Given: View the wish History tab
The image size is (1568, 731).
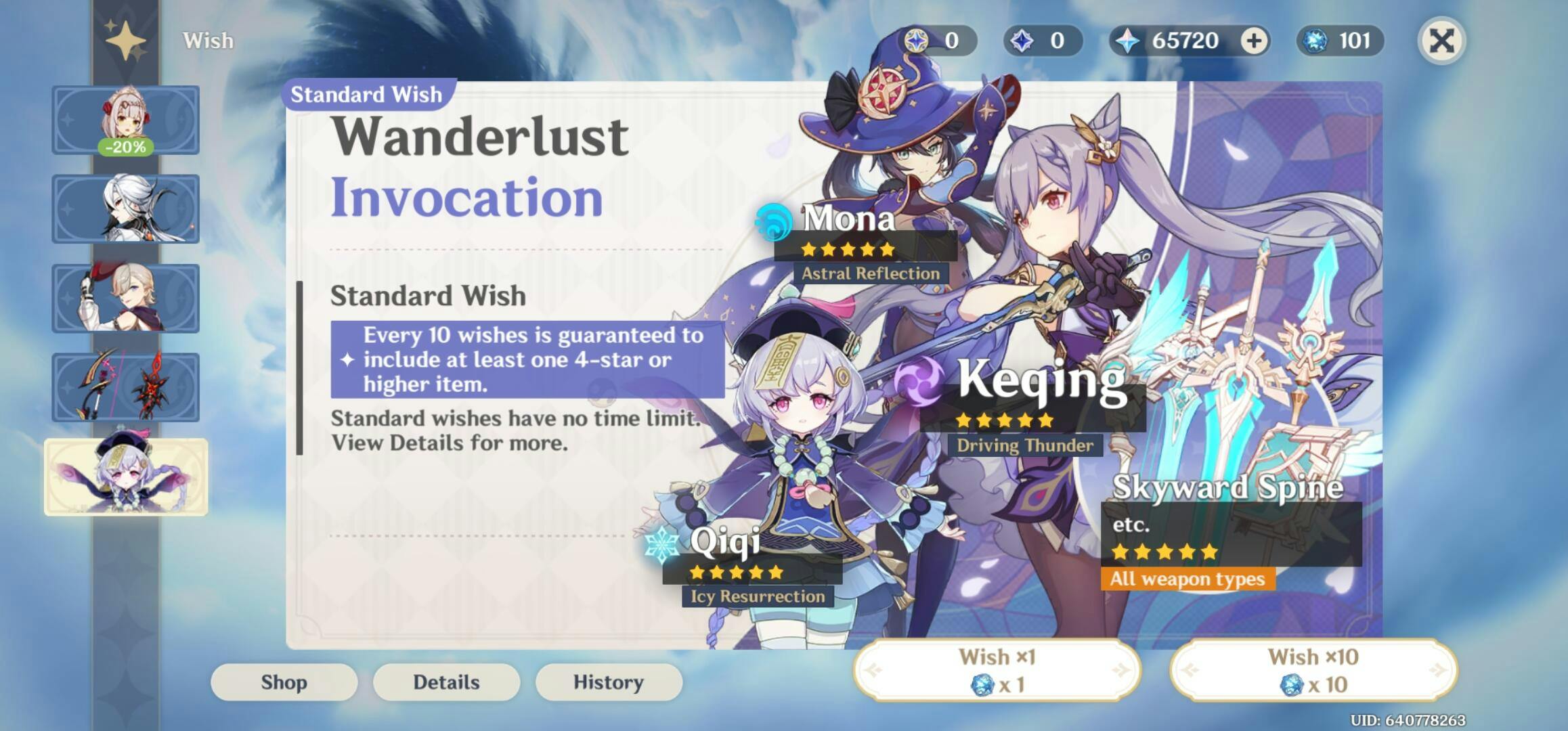Looking at the screenshot, I should tap(609, 682).
